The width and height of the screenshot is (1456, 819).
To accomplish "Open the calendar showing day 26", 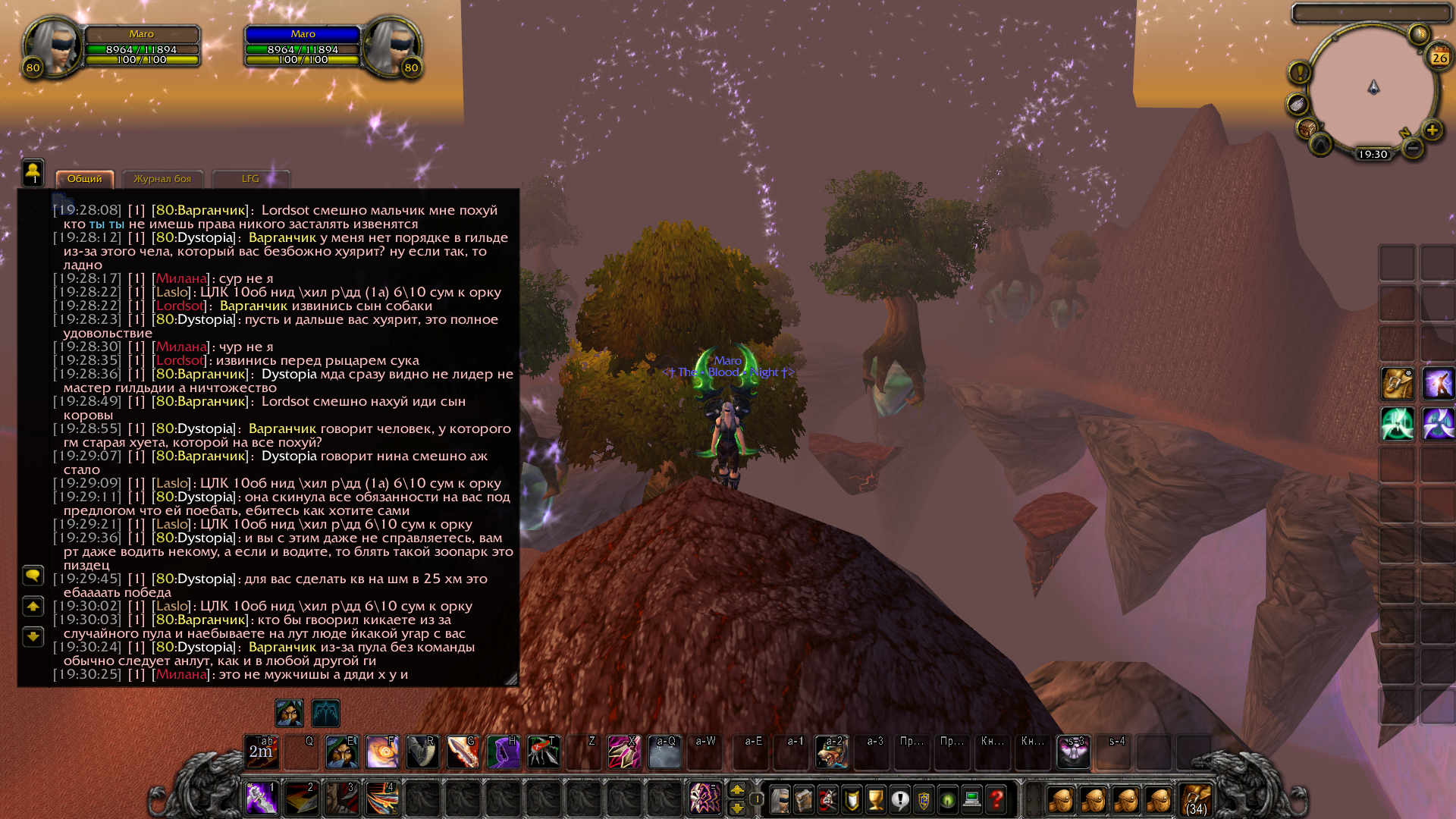I will point(1439,57).
